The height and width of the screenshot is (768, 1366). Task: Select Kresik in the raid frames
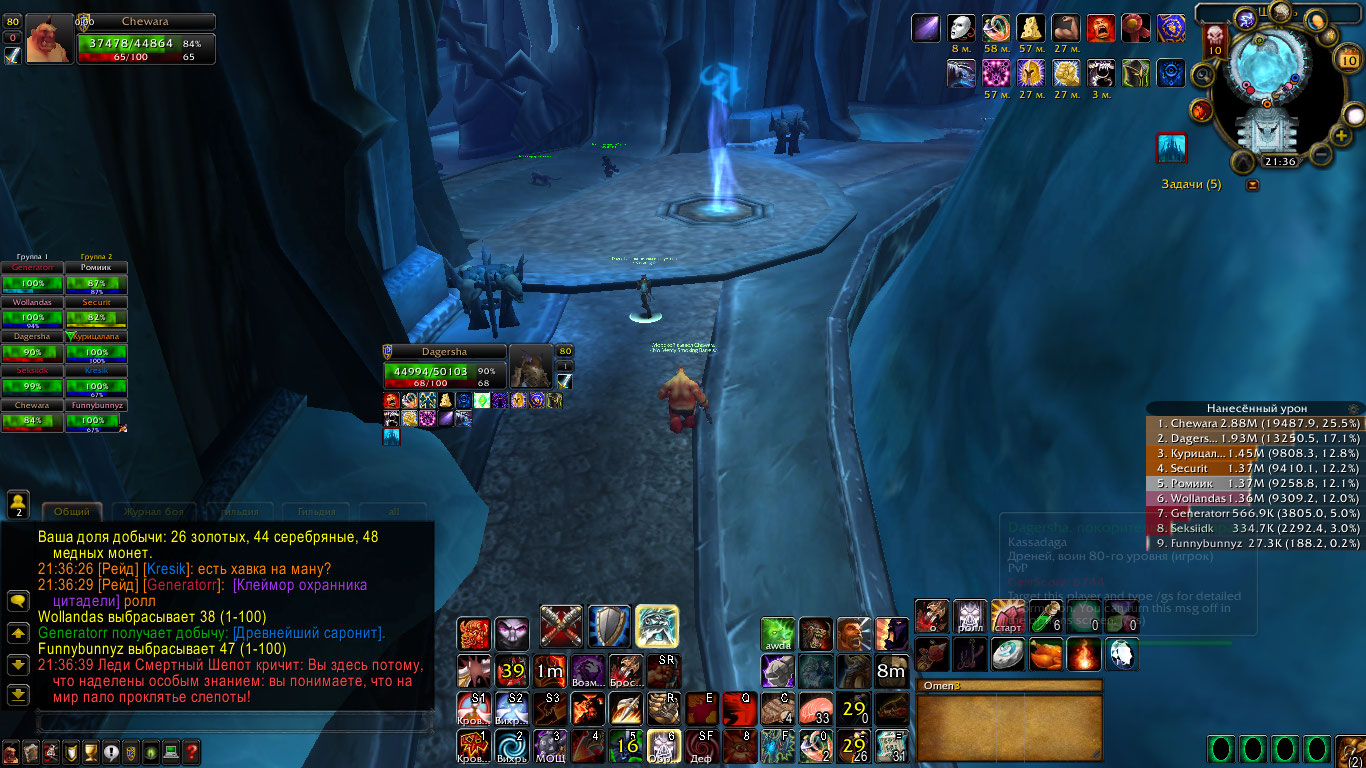[x=97, y=376]
